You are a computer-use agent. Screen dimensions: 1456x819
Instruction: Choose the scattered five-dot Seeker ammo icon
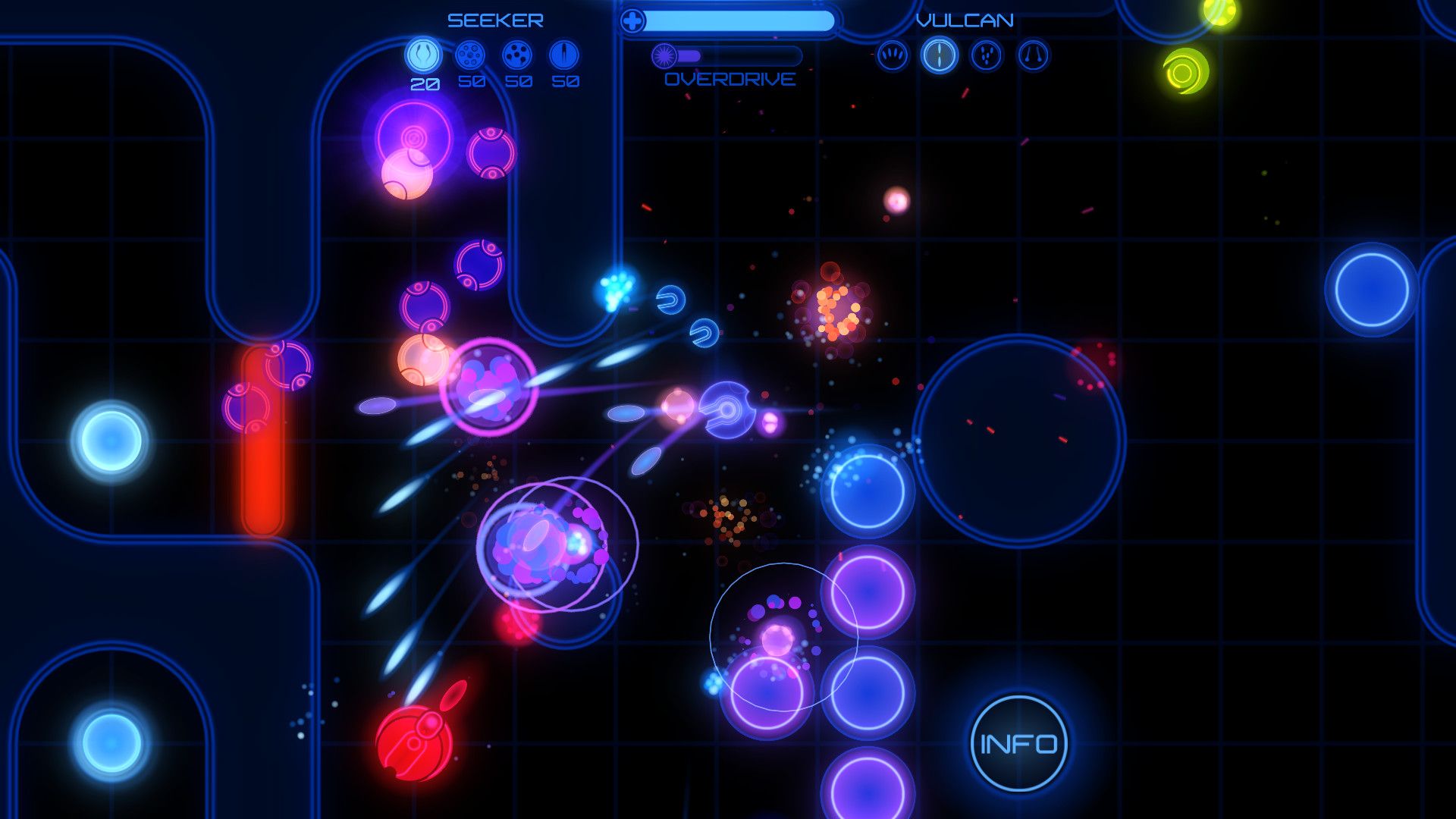tap(517, 55)
